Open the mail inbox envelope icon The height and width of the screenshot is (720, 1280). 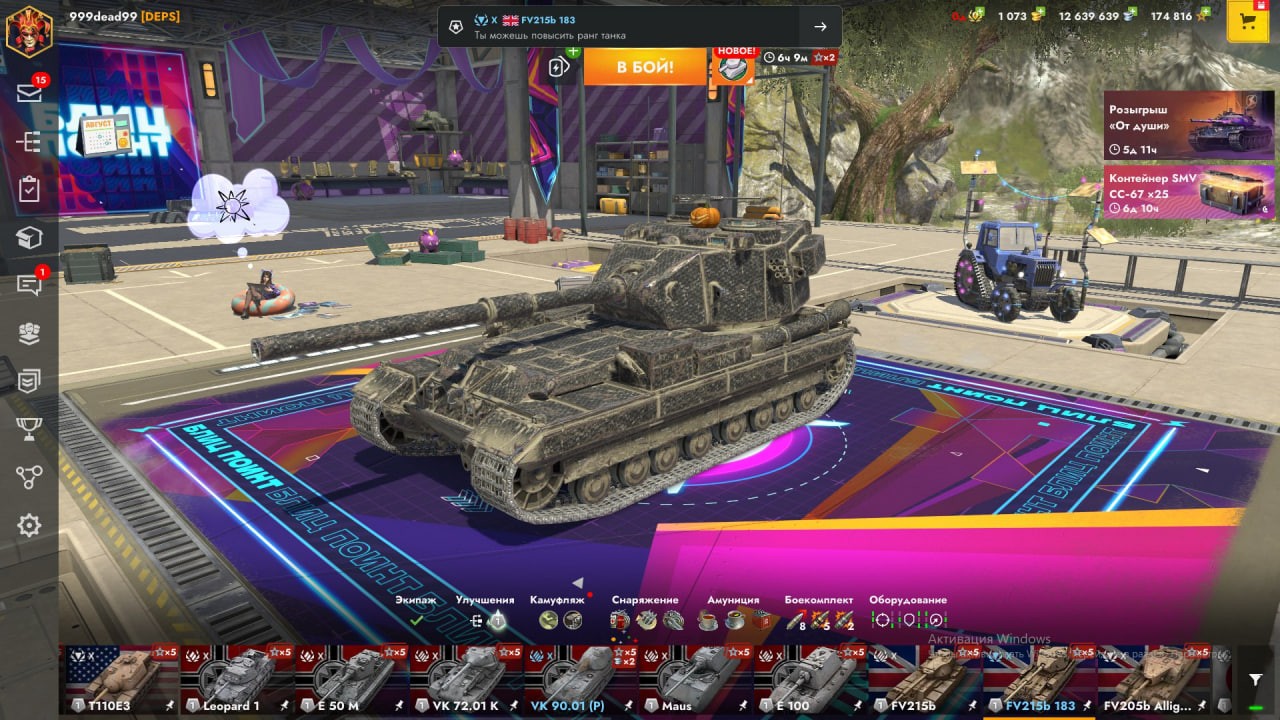(29, 93)
